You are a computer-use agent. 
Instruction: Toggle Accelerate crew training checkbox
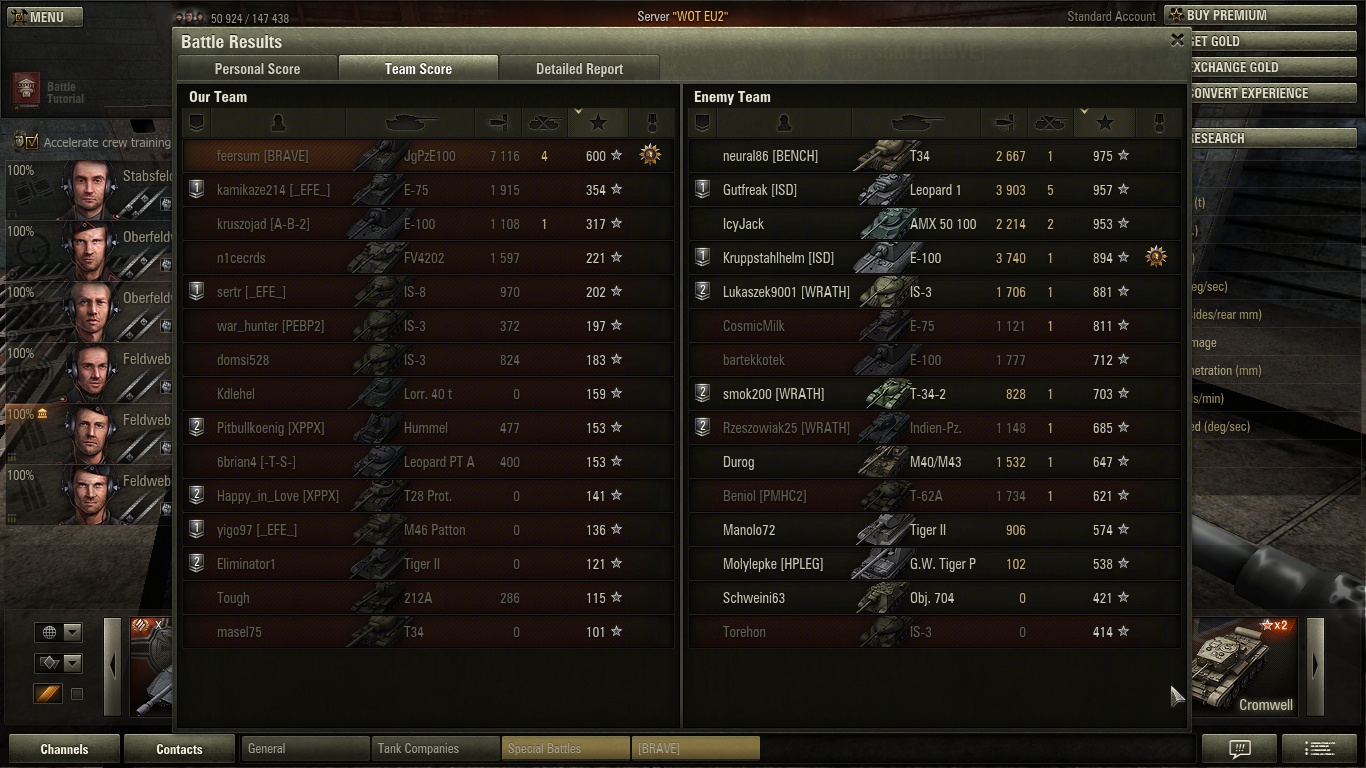click(32, 142)
